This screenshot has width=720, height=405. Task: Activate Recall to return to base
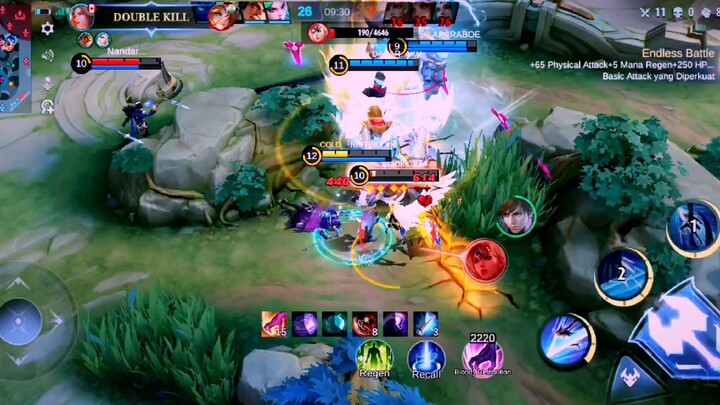pyautogui.click(x=426, y=357)
